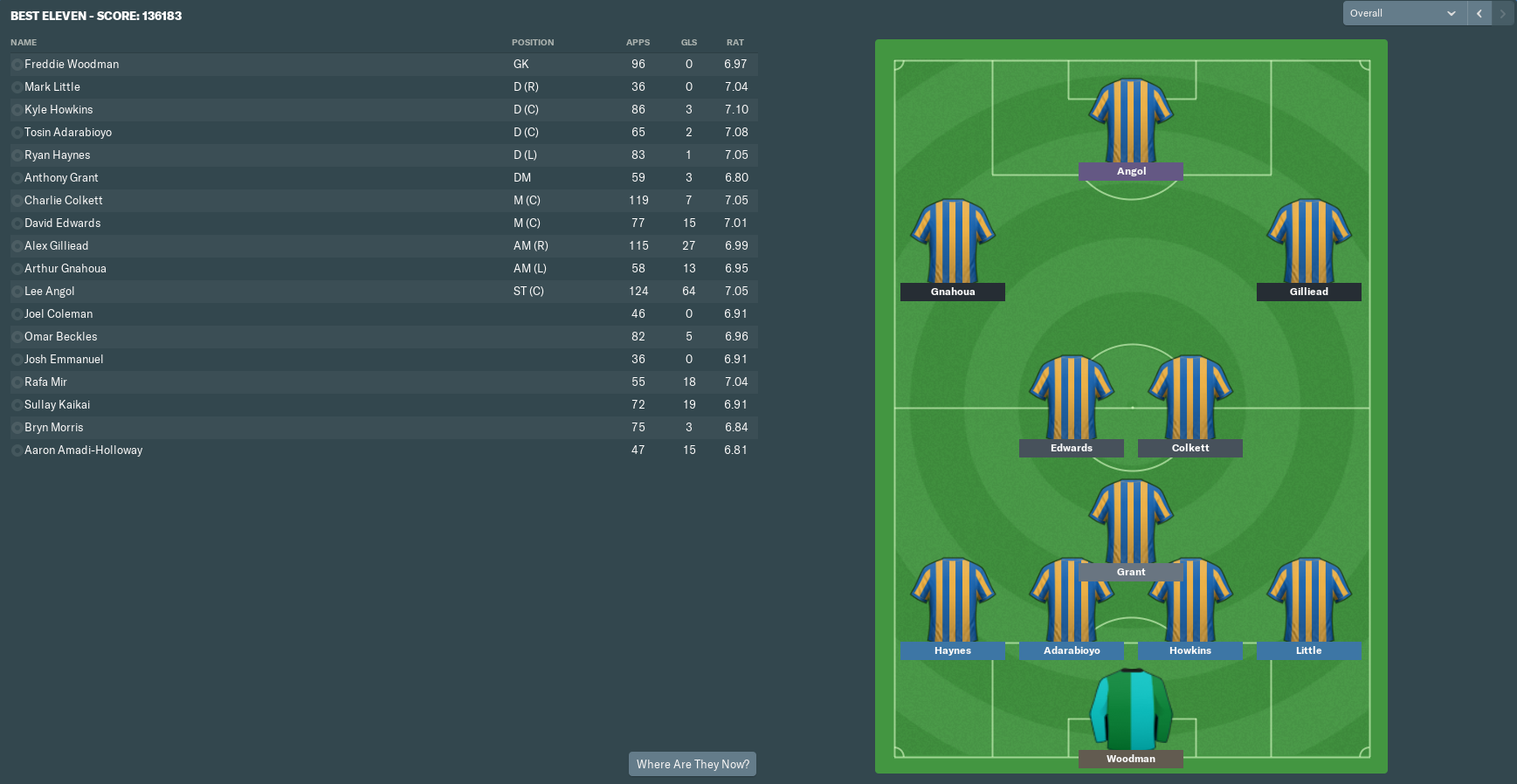This screenshot has height=784, width=1517.
Task: Choose Kyle Howkins from the list
Action: pos(59,109)
